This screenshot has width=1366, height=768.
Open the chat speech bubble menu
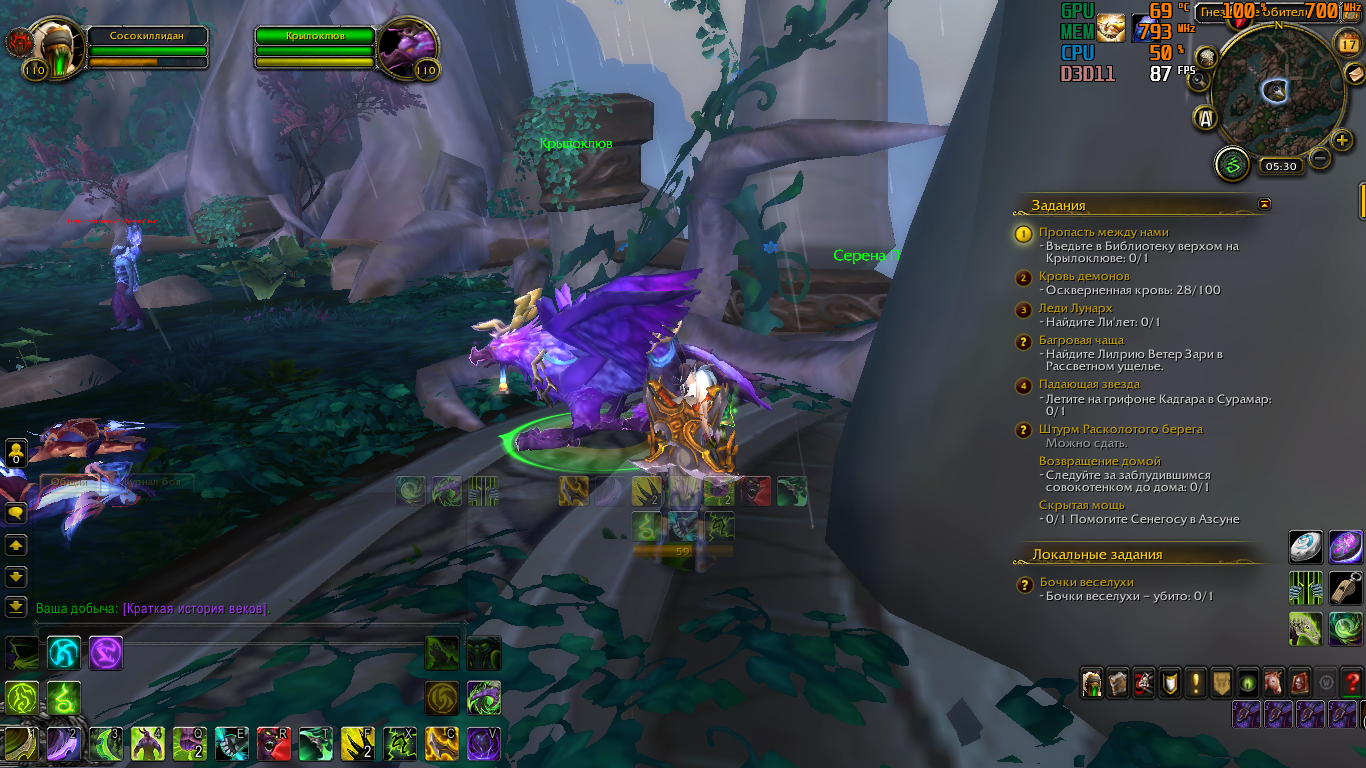point(16,513)
